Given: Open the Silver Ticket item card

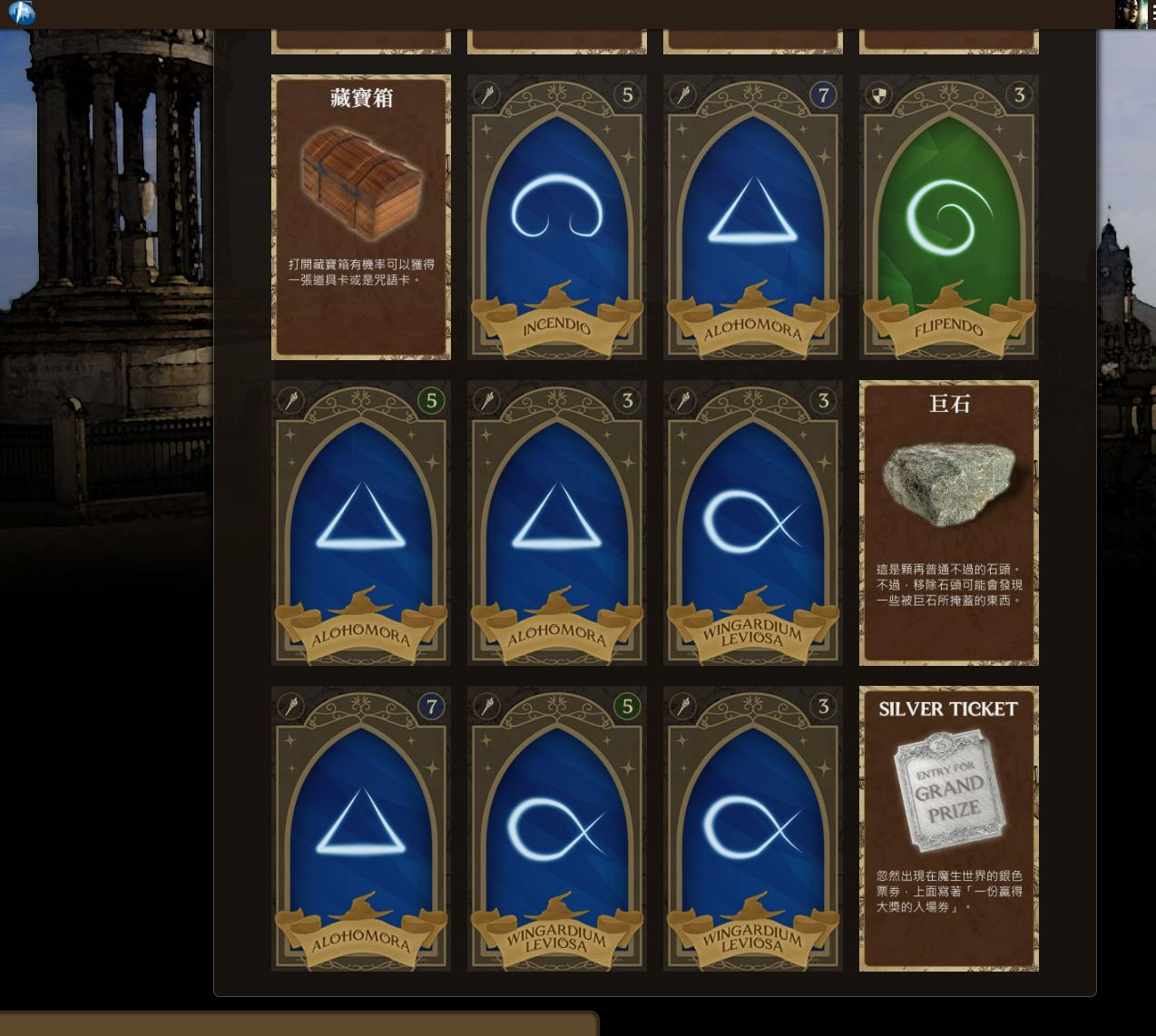Looking at the screenshot, I should 948,828.
